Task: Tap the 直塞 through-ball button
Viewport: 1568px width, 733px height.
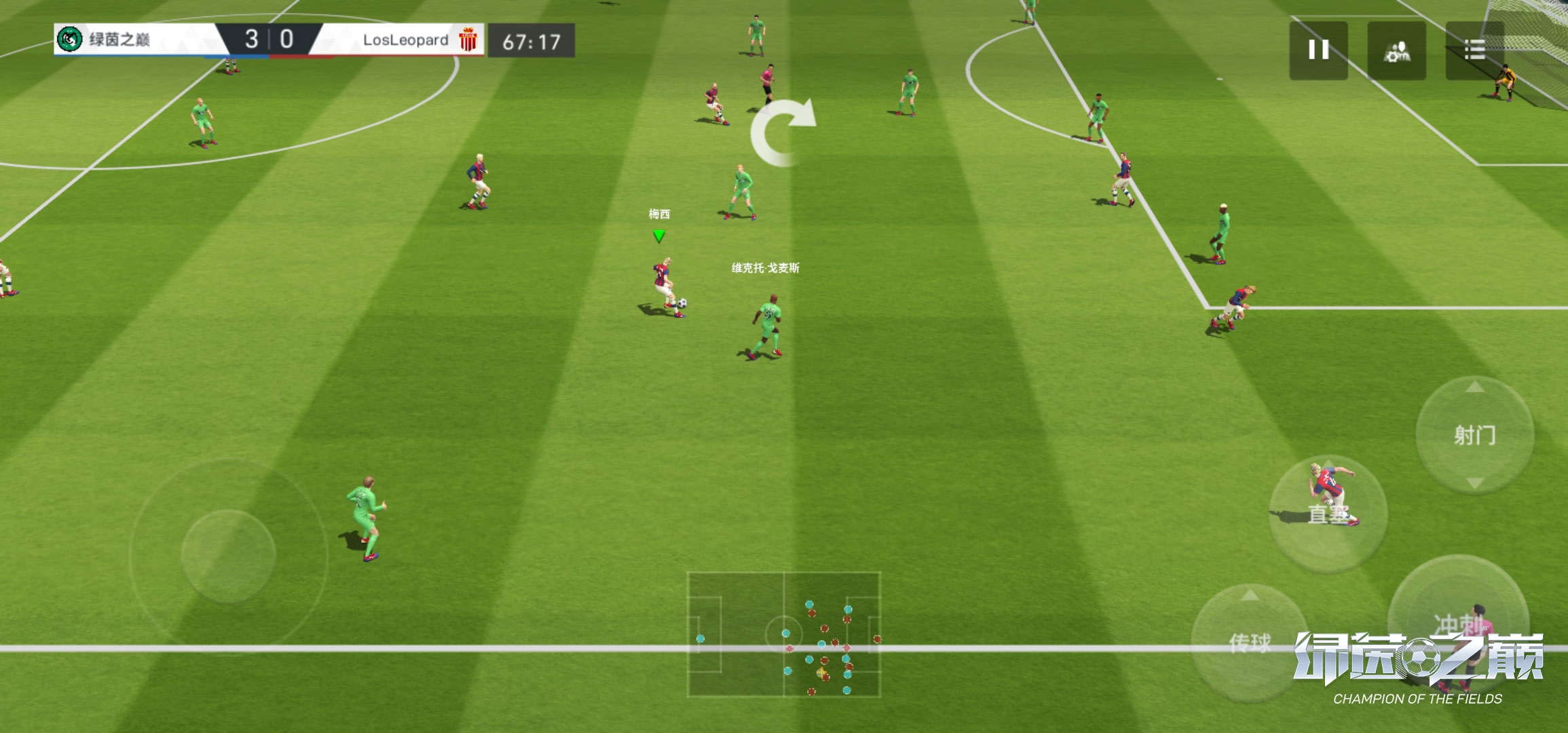Action: click(x=1328, y=514)
